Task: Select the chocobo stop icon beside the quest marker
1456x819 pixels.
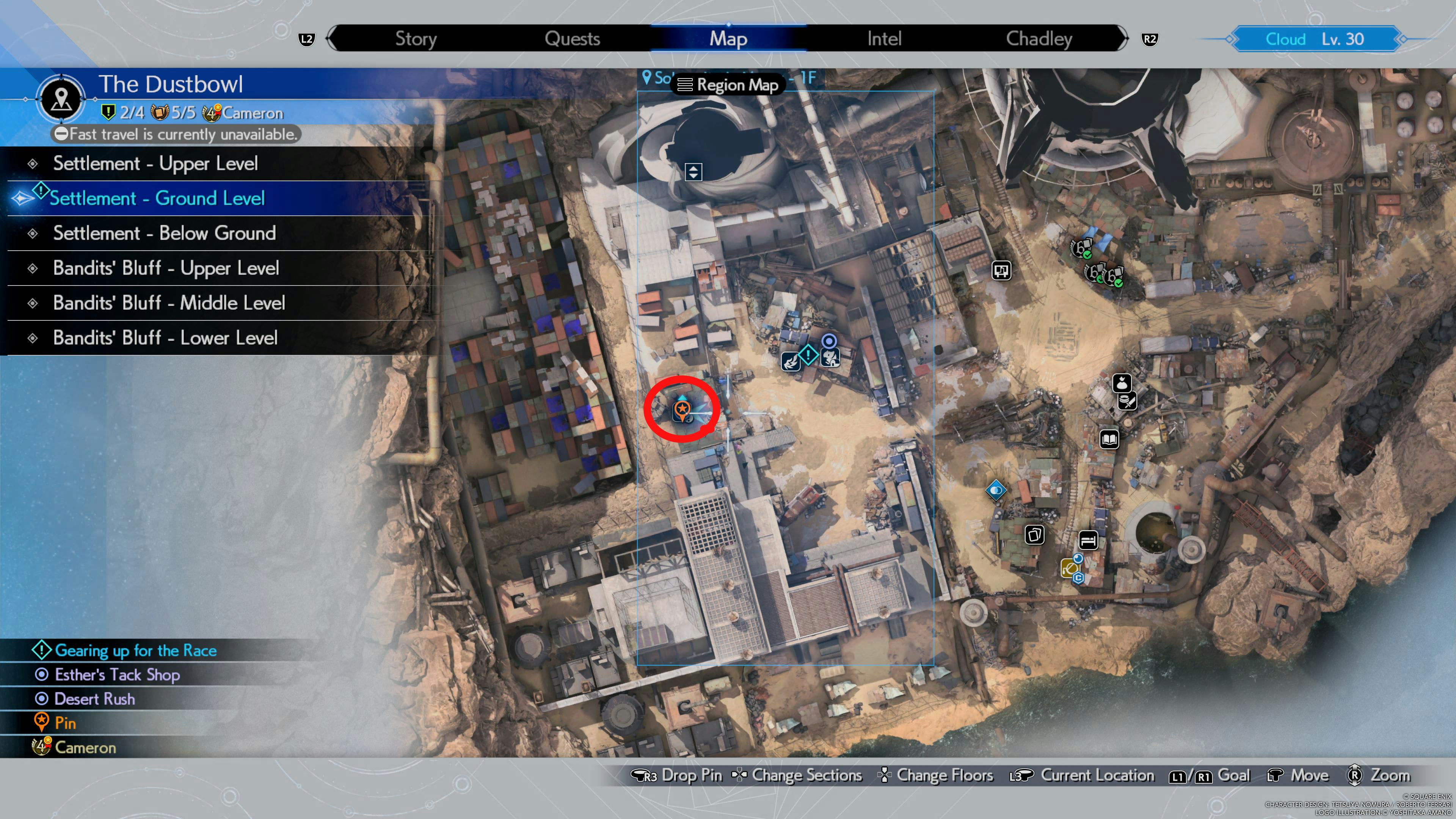Action: point(830,358)
